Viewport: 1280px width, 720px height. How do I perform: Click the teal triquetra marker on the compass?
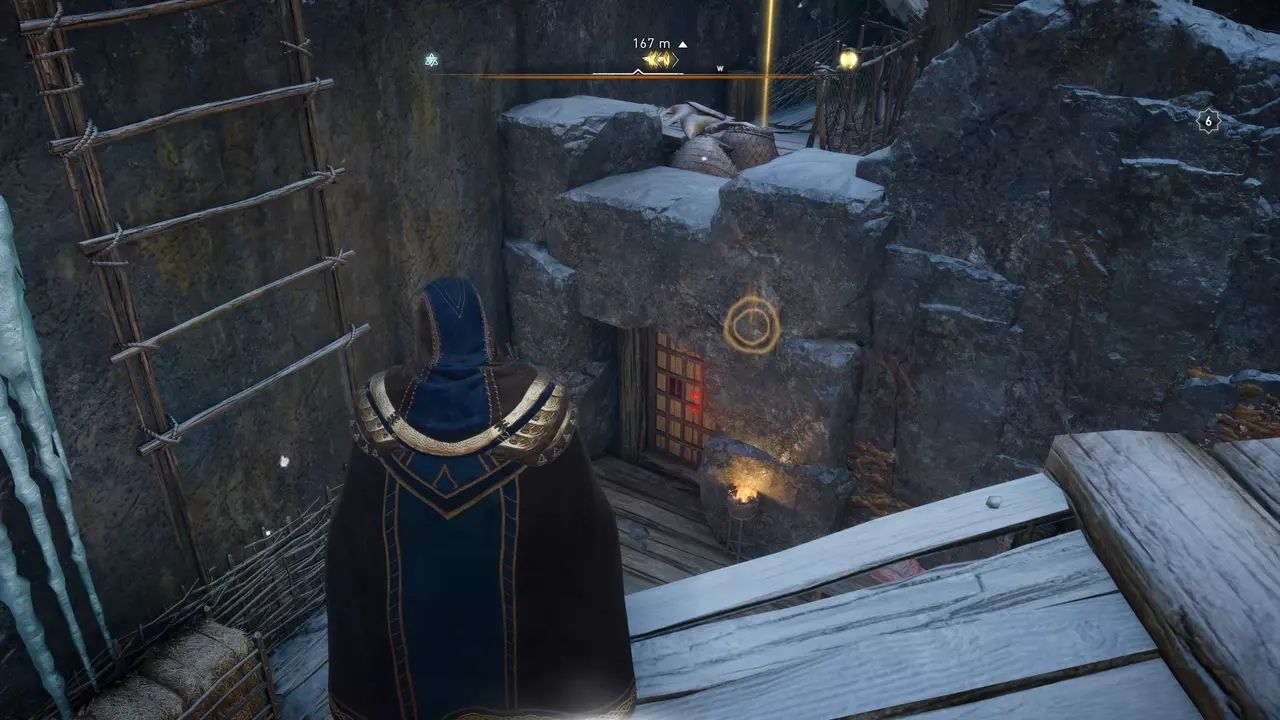click(x=431, y=59)
